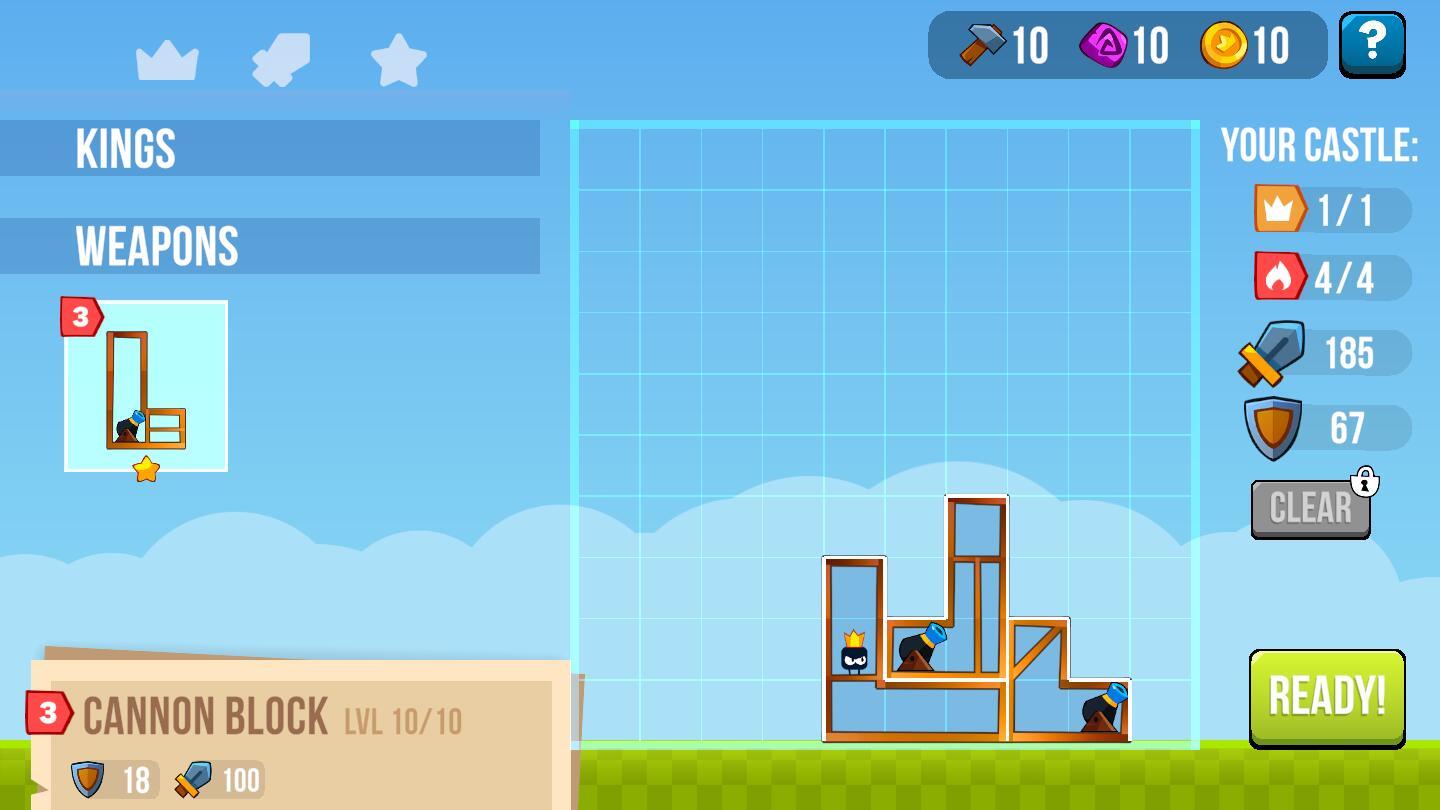The height and width of the screenshot is (810, 1440).
Task: Click the green READY! button
Action: (1327, 696)
